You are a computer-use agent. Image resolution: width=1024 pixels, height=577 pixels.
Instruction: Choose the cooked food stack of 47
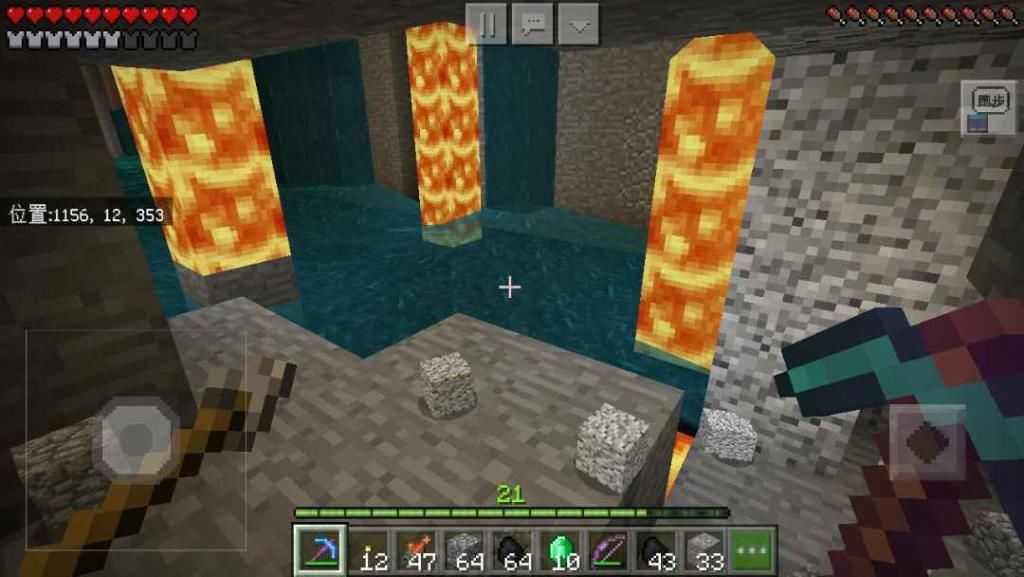point(416,550)
